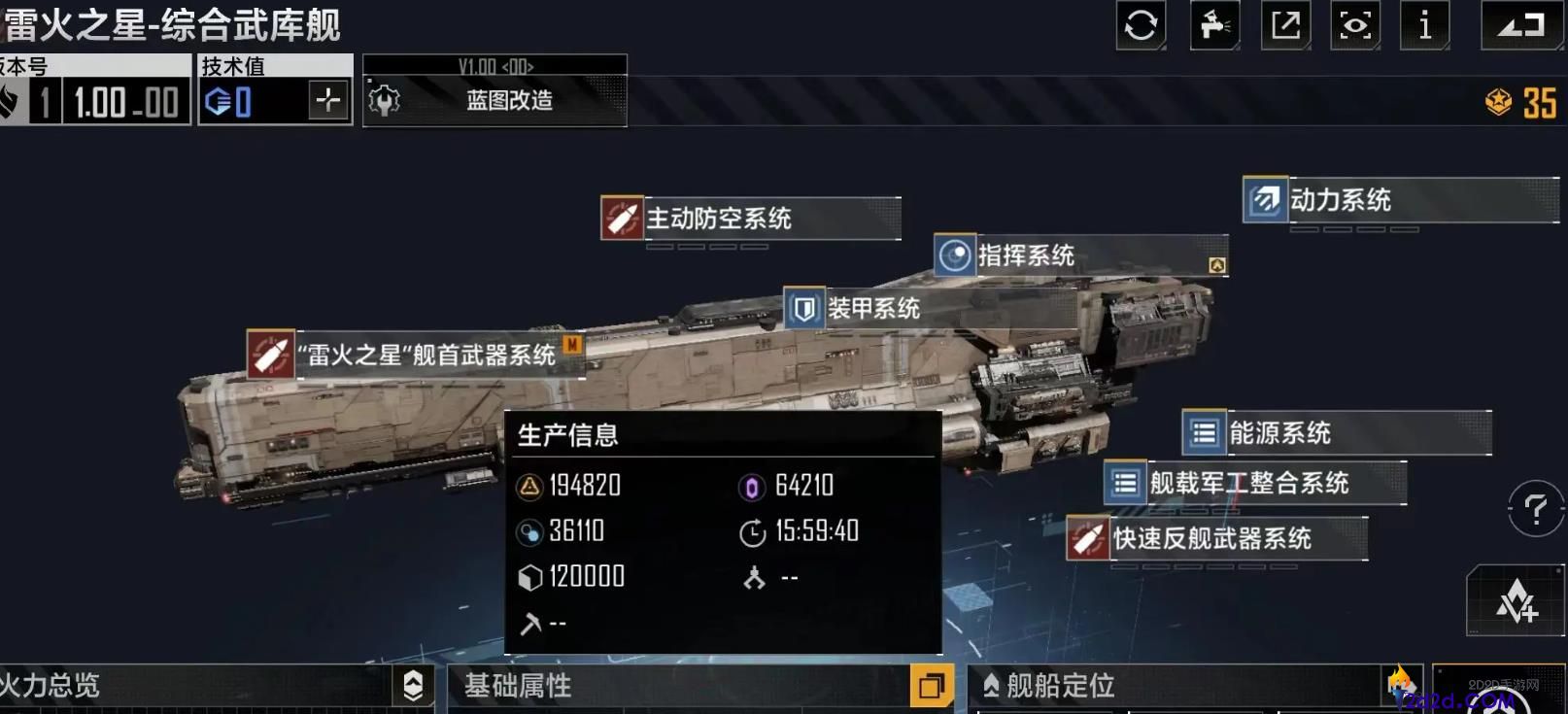Open the 蓝图改造 blueprint modification panel

coord(495,101)
